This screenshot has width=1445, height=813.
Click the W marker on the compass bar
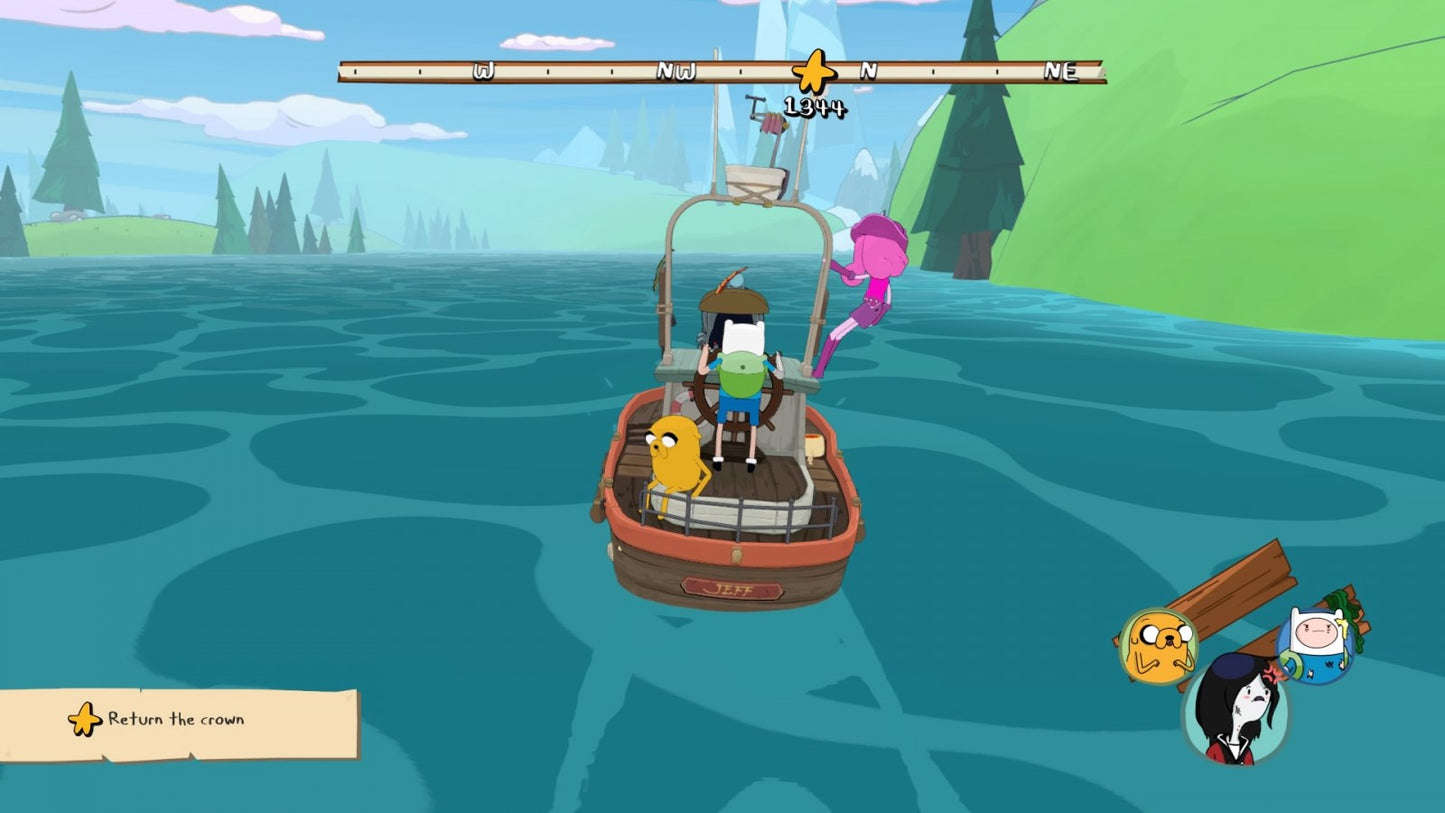[483, 70]
